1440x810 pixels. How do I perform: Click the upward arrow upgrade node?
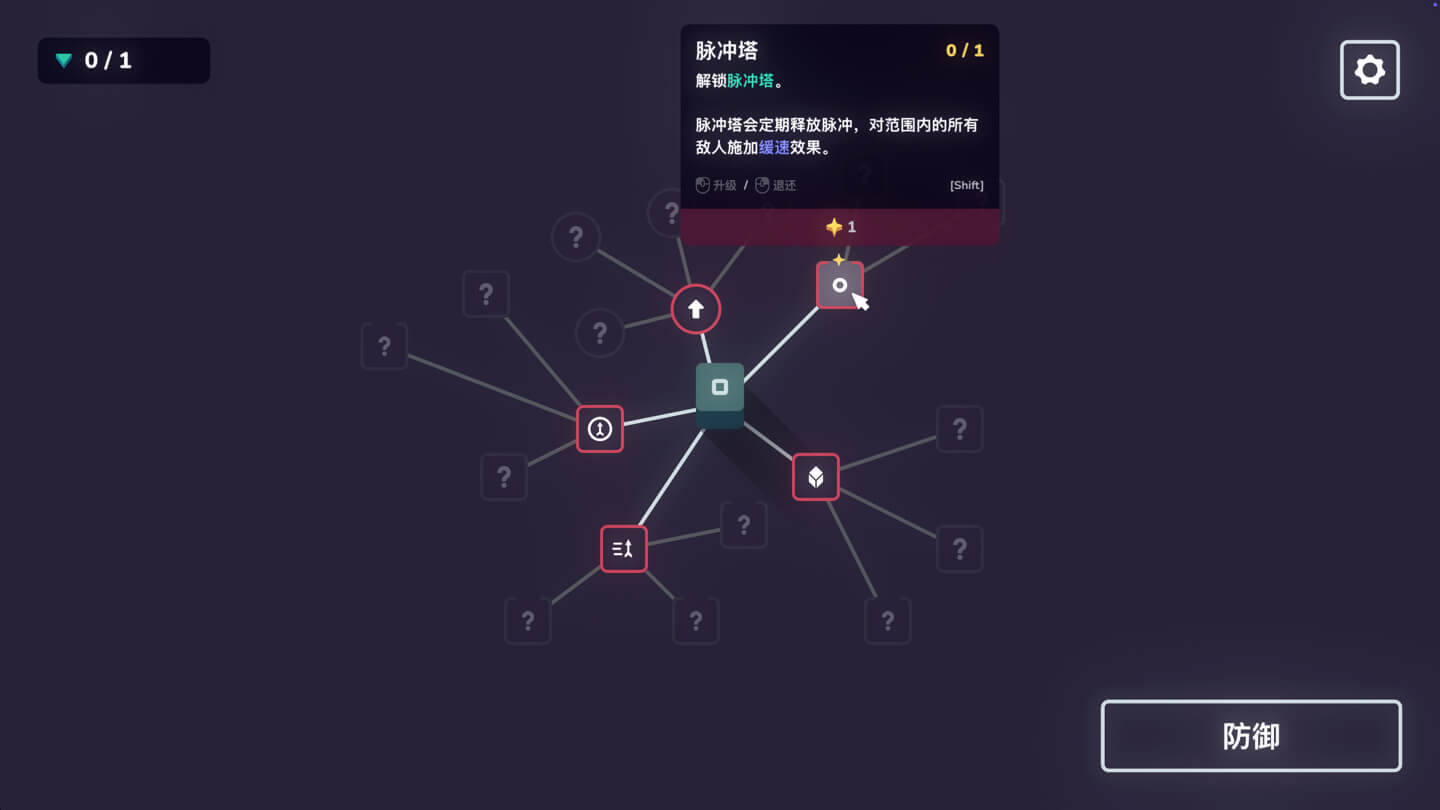pyautogui.click(x=696, y=310)
